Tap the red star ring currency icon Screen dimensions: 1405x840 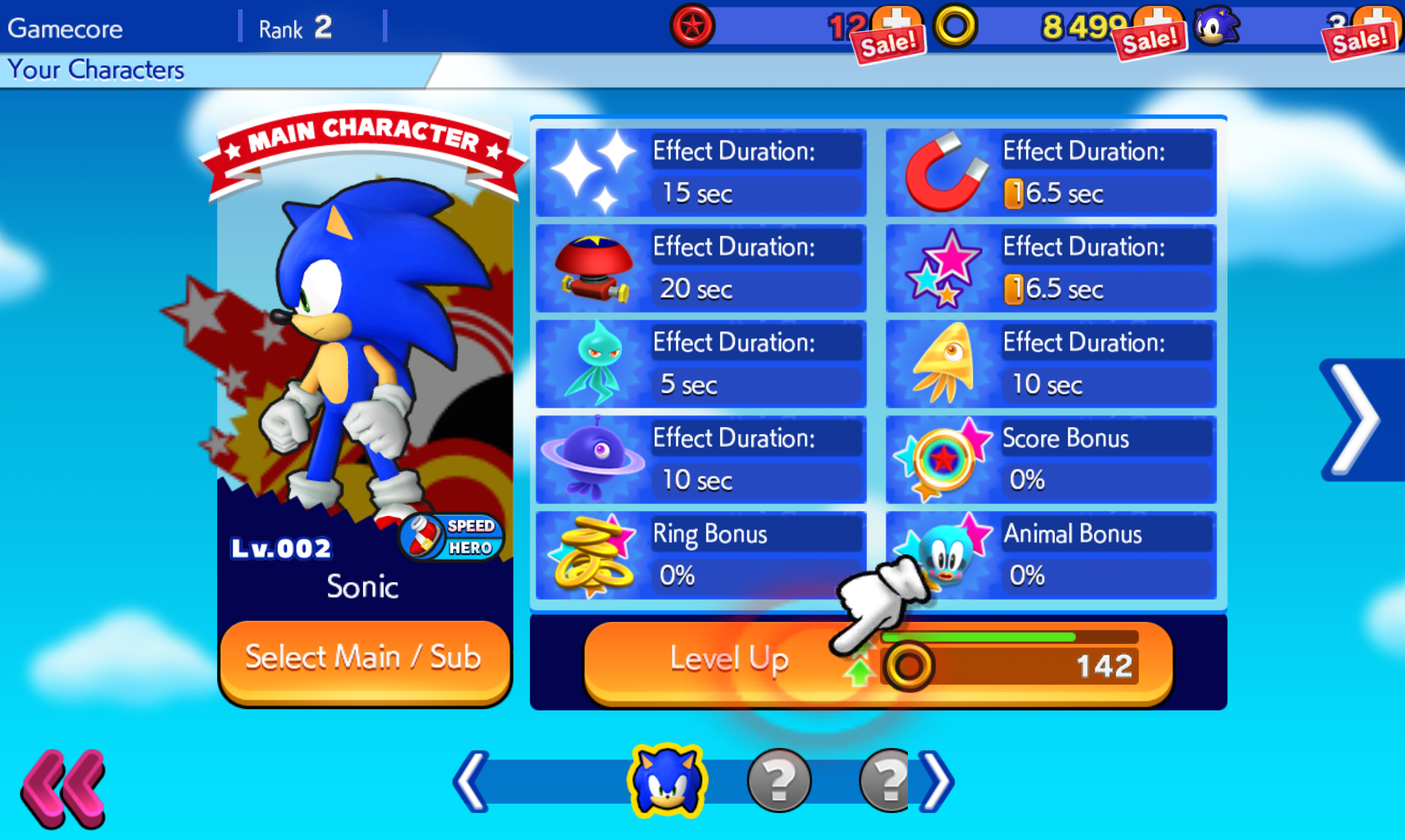(x=692, y=24)
